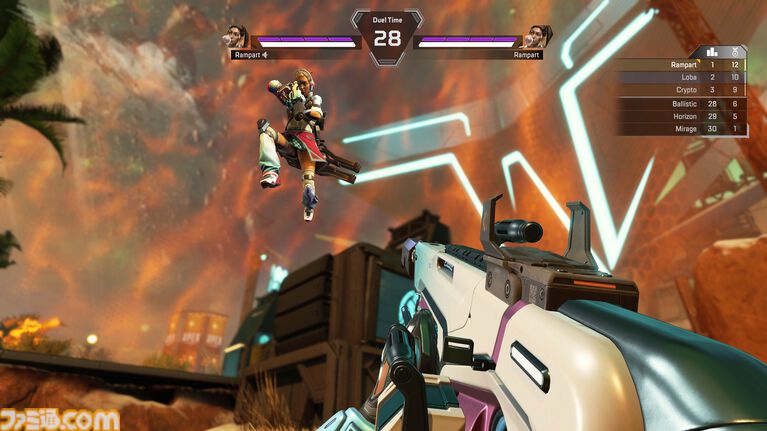Click the medal score column icon

coord(736,51)
